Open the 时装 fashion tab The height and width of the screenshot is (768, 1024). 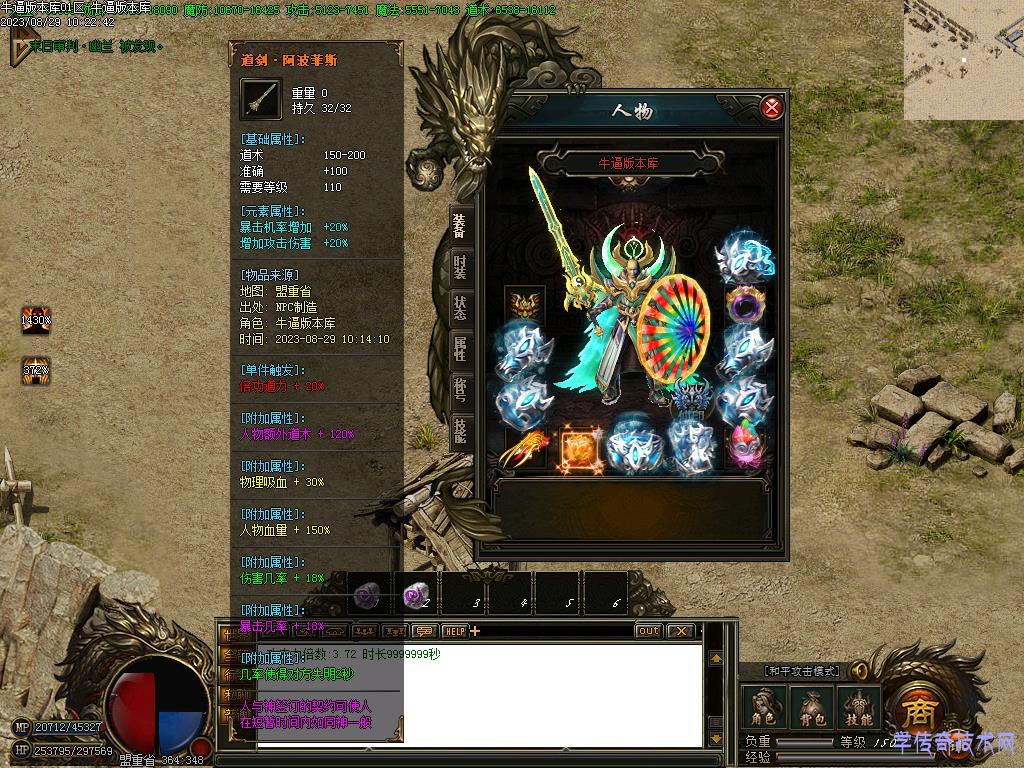pyautogui.click(x=459, y=267)
